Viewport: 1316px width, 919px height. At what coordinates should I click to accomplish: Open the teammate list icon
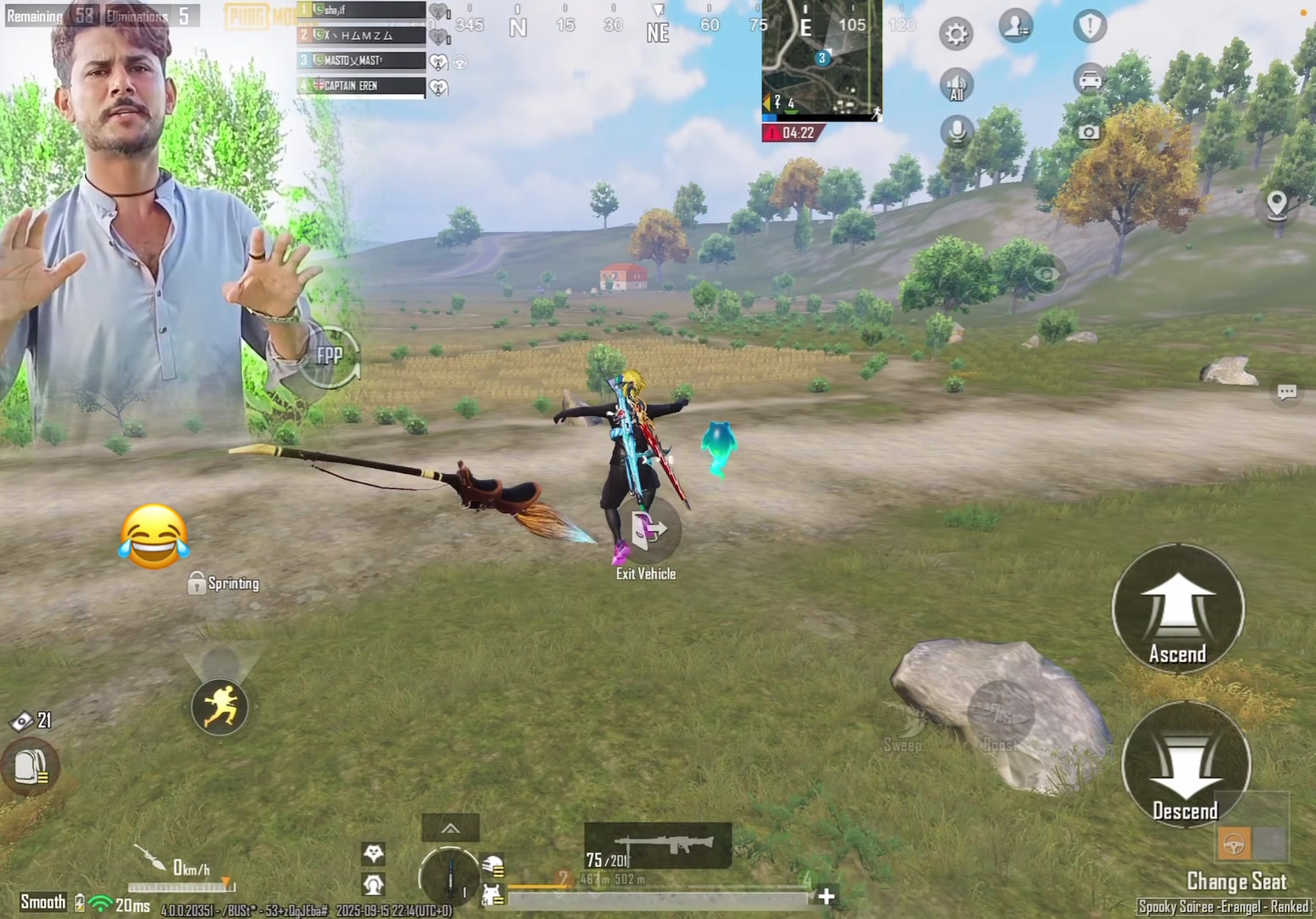coord(1016,26)
